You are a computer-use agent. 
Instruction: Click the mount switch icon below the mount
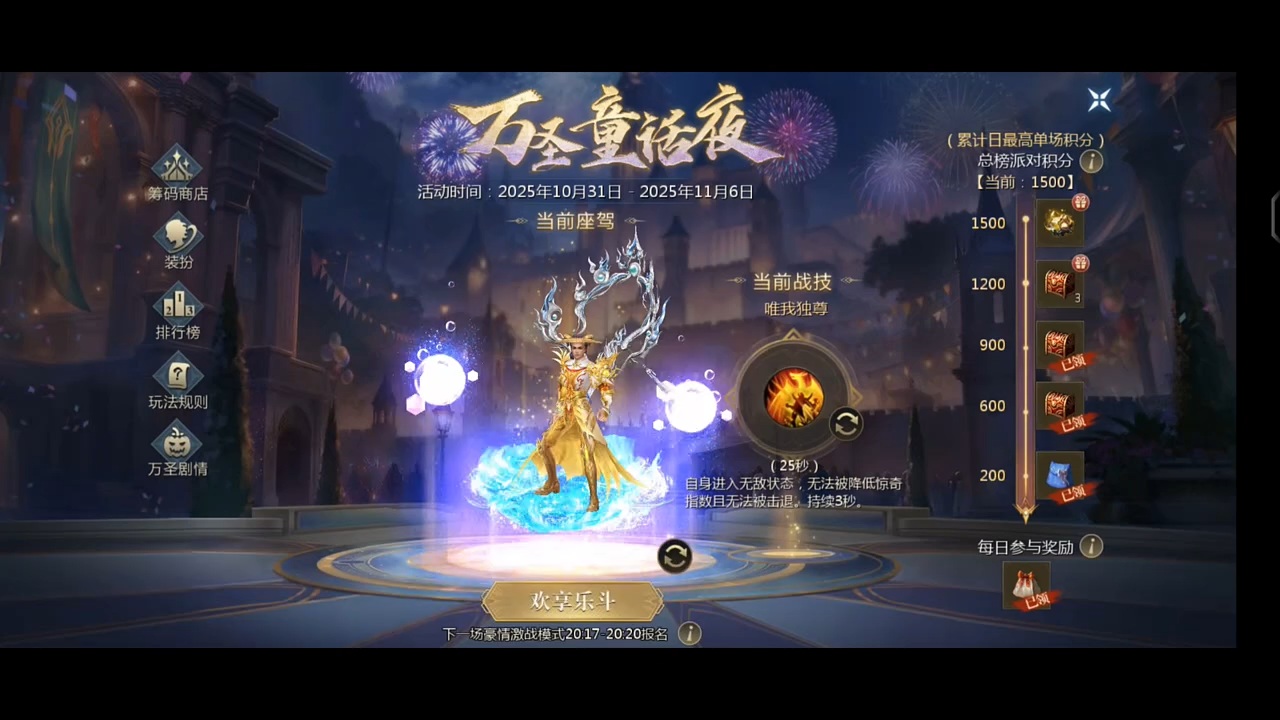tap(675, 558)
